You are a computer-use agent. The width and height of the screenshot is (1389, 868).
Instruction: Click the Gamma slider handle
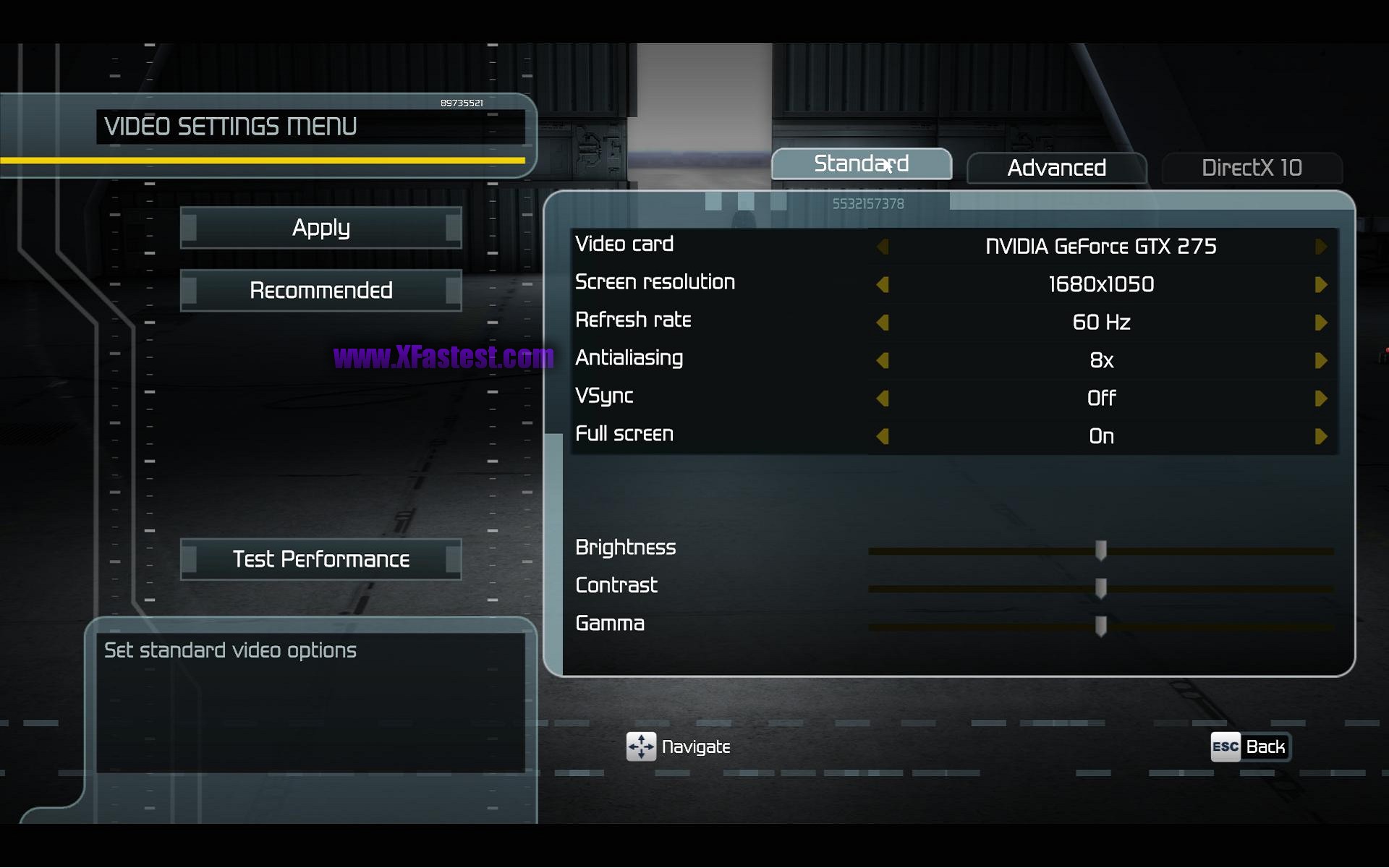(1100, 626)
